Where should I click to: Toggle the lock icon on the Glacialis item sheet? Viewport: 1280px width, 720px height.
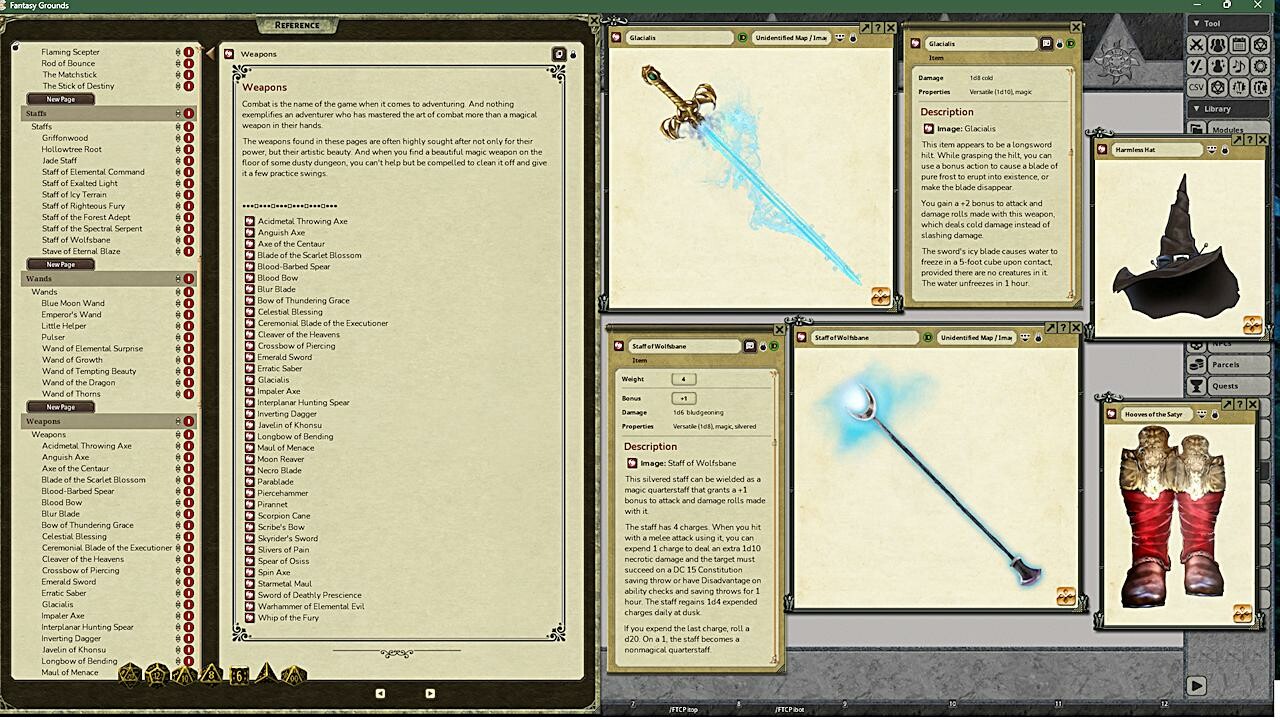1060,44
